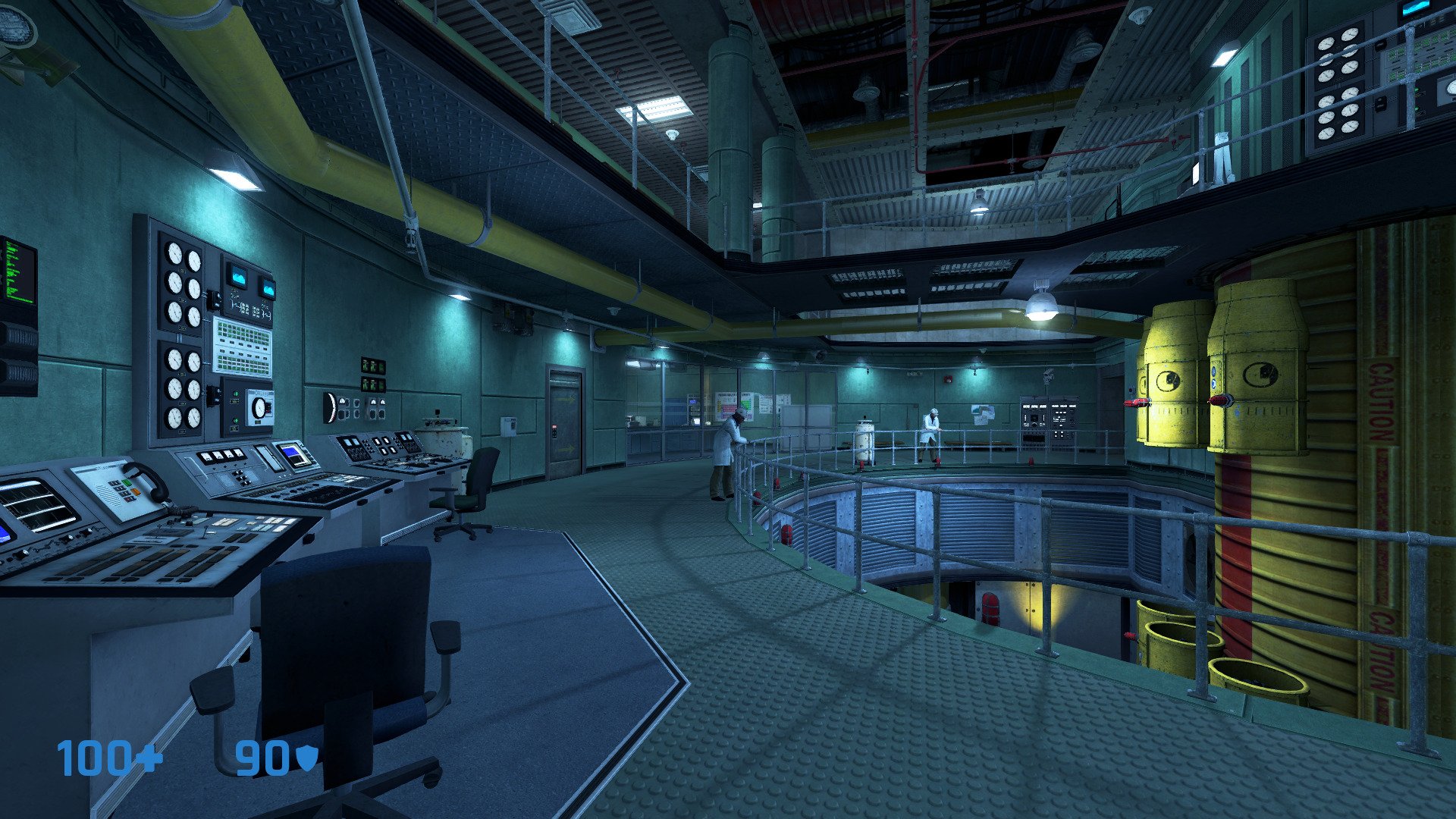The image size is (1456, 819).
Task: Select the green terminal monitor on the far left wall
Action: [x=19, y=273]
